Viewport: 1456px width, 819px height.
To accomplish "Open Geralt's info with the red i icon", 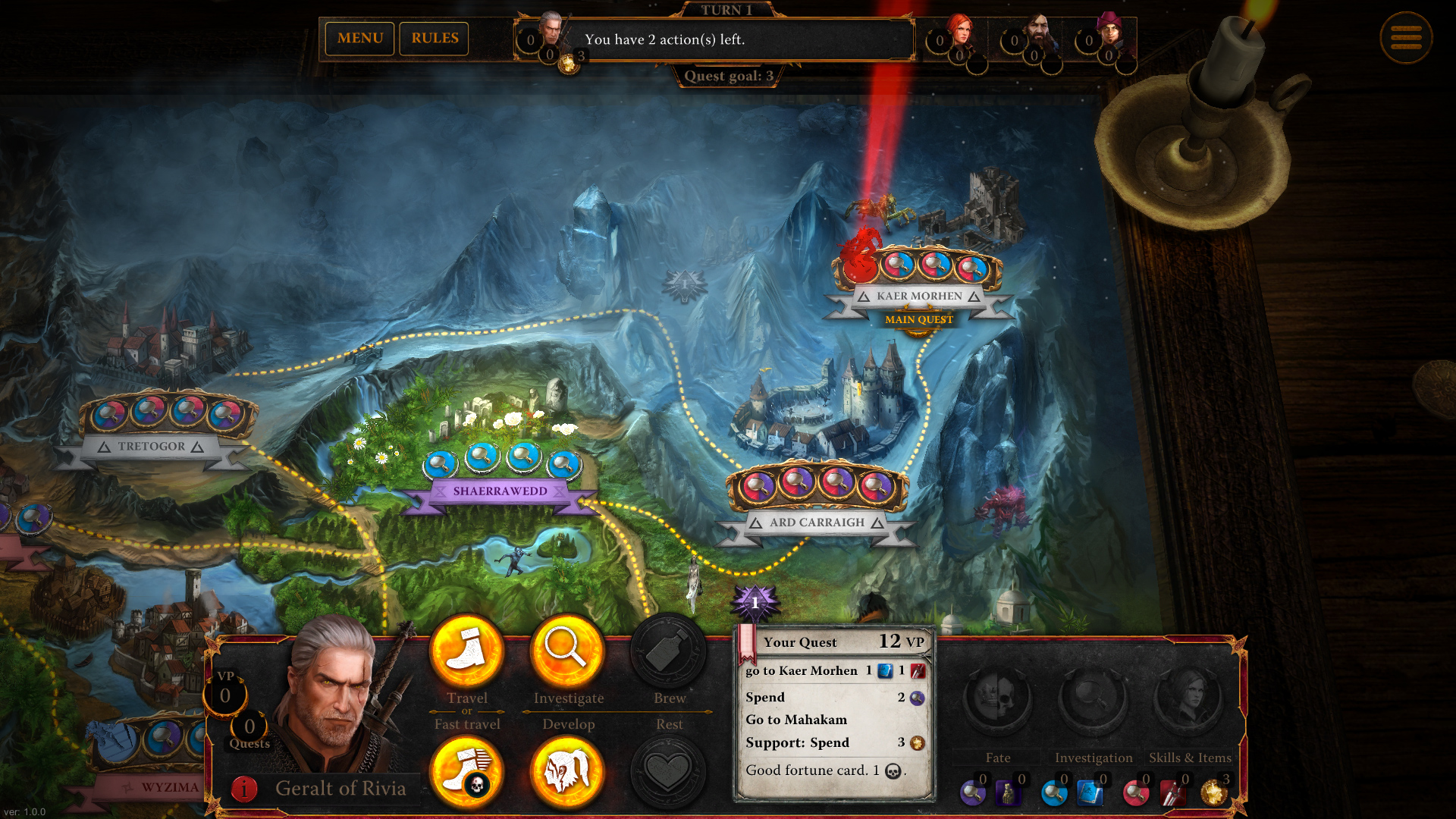I will (x=243, y=788).
